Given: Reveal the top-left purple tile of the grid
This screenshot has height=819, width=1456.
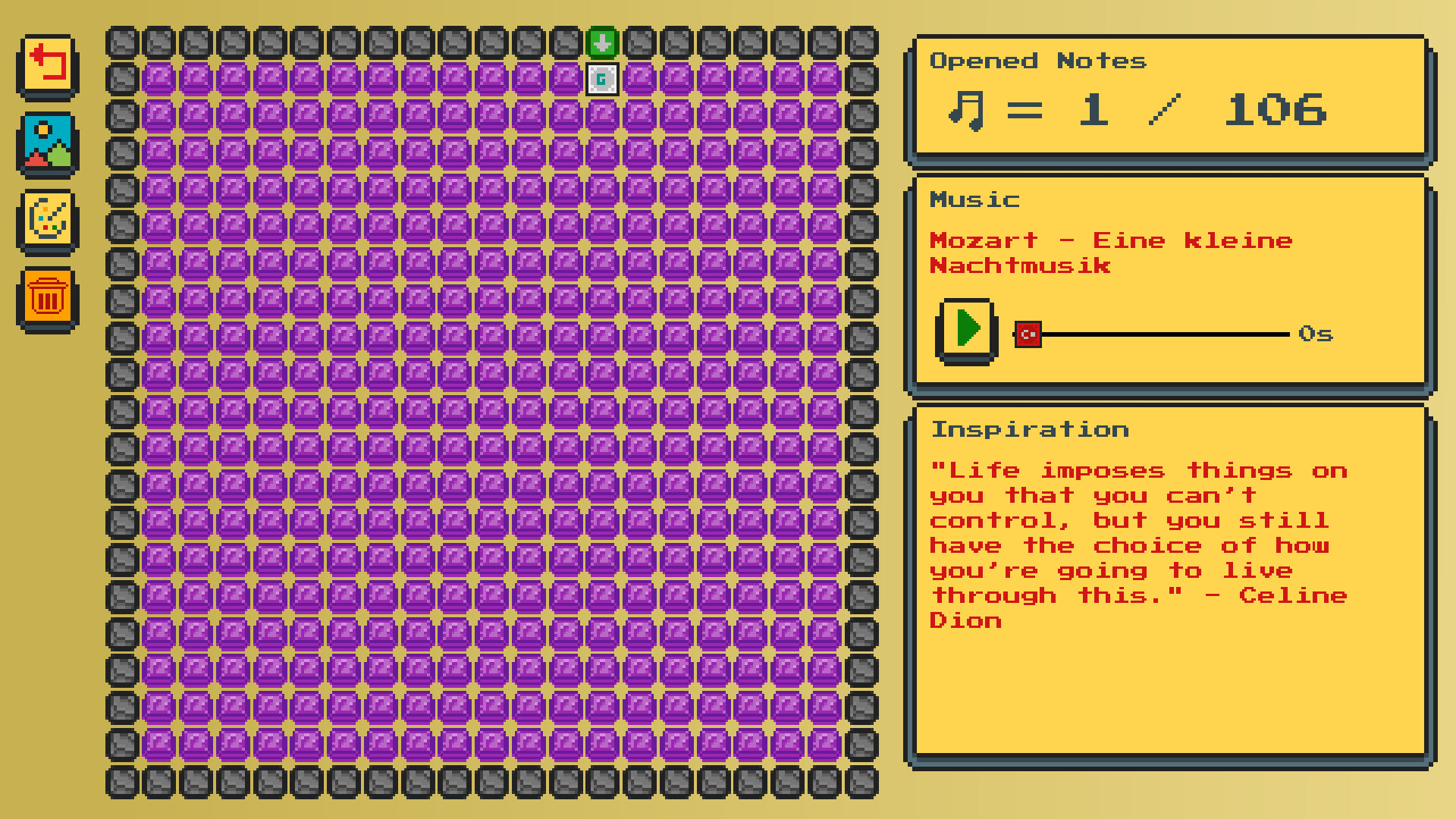Looking at the screenshot, I should point(157,79).
